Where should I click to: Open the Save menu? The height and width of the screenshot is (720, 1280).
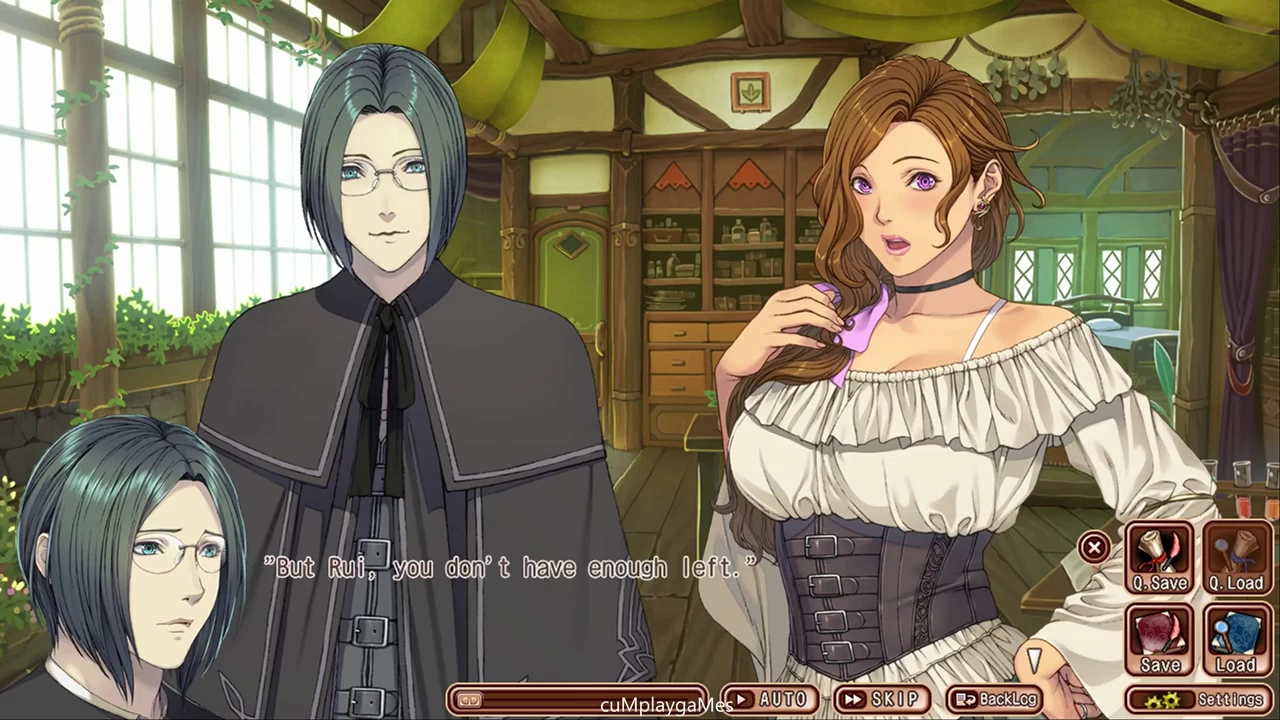click(1160, 640)
